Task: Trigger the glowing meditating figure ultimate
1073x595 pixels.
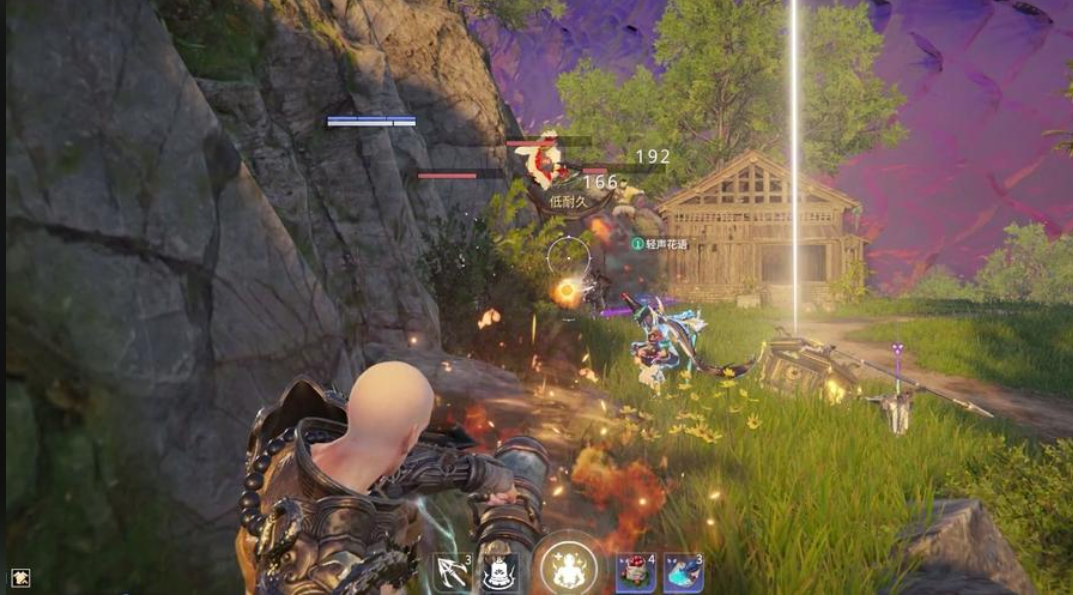Action: point(568,570)
